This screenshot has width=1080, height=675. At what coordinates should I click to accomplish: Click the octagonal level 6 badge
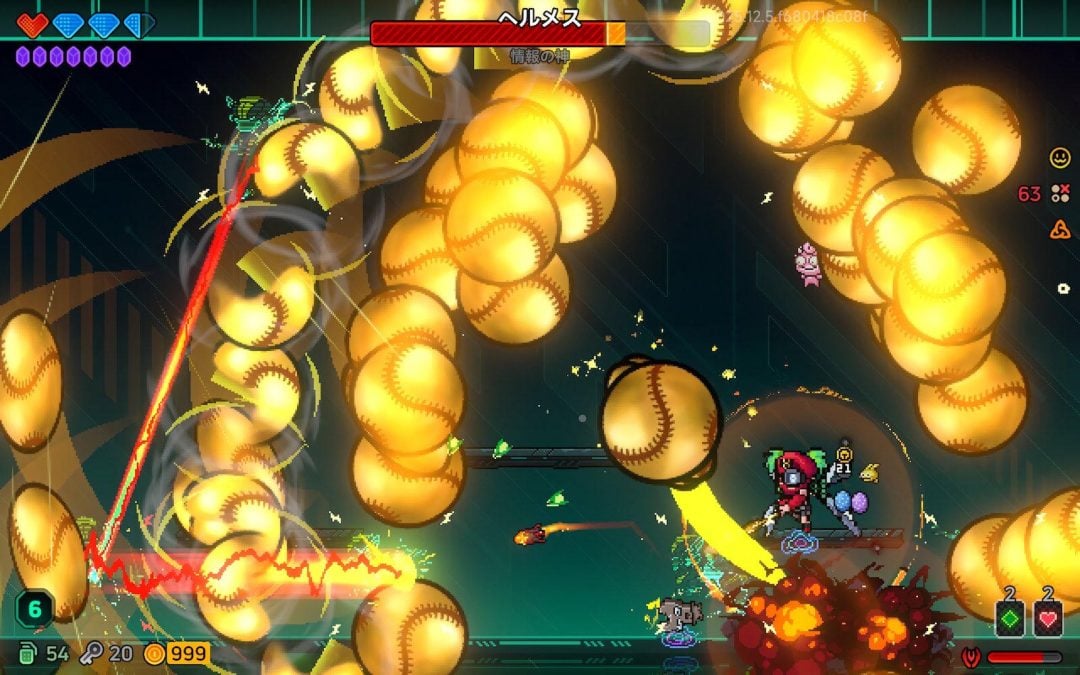point(32,609)
